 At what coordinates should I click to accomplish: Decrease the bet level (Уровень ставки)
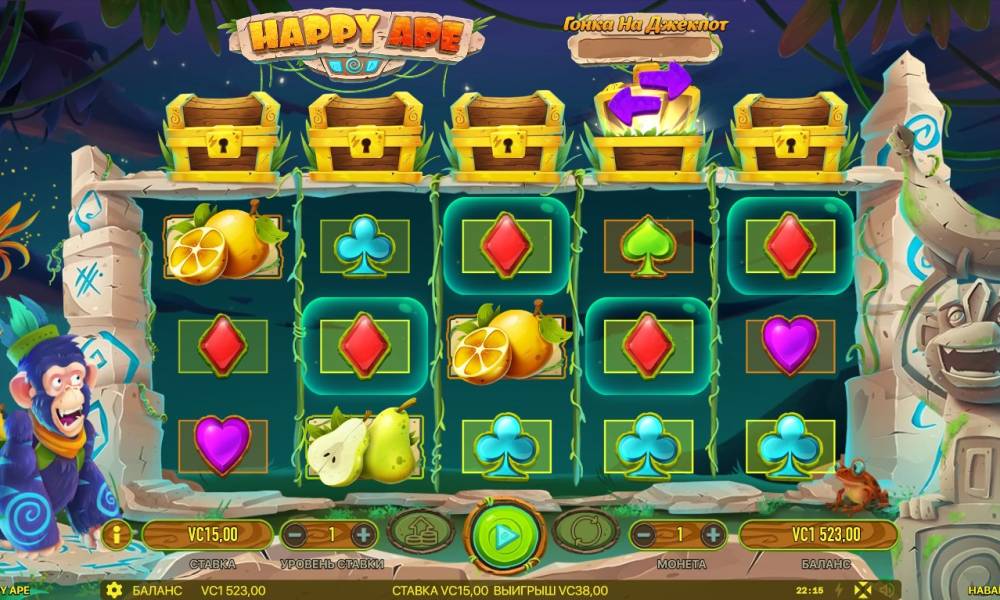point(296,534)
